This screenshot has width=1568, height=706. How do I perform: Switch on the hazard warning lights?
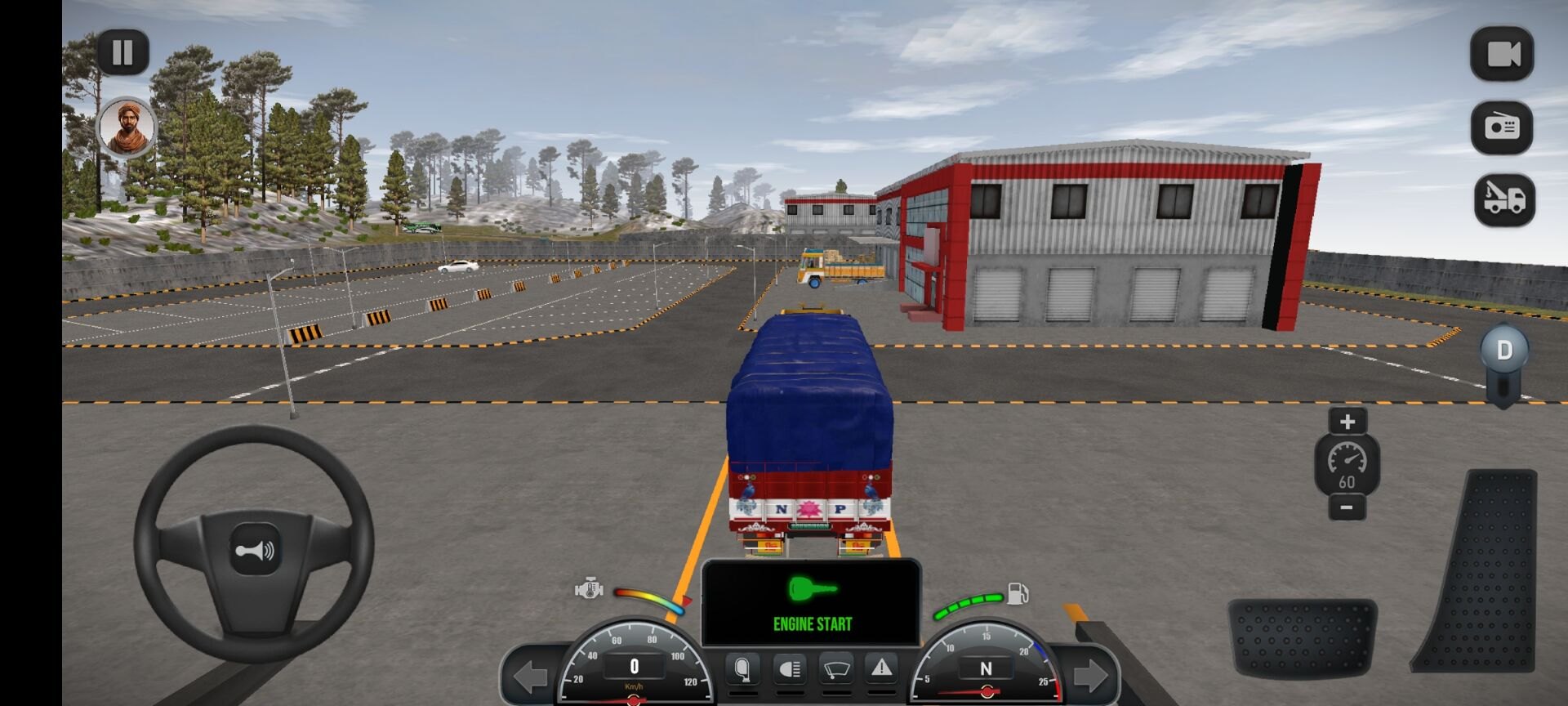click(881, 669)
